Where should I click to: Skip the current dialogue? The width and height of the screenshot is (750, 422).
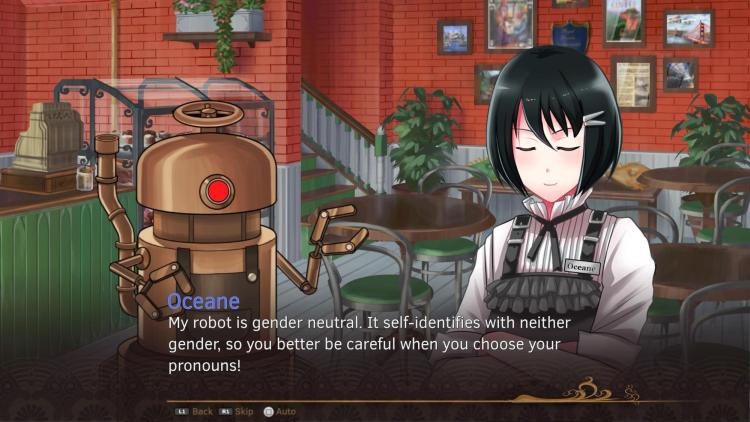click(237, 411)
